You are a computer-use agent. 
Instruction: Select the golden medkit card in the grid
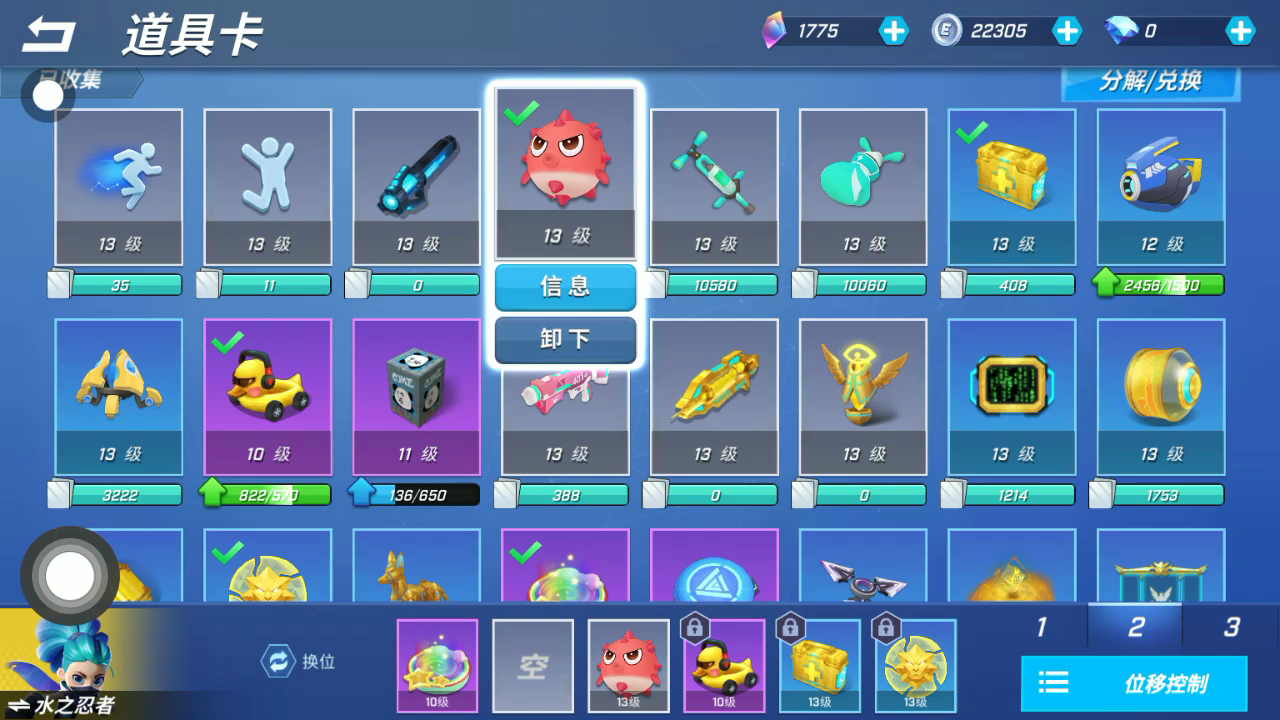1012,186
